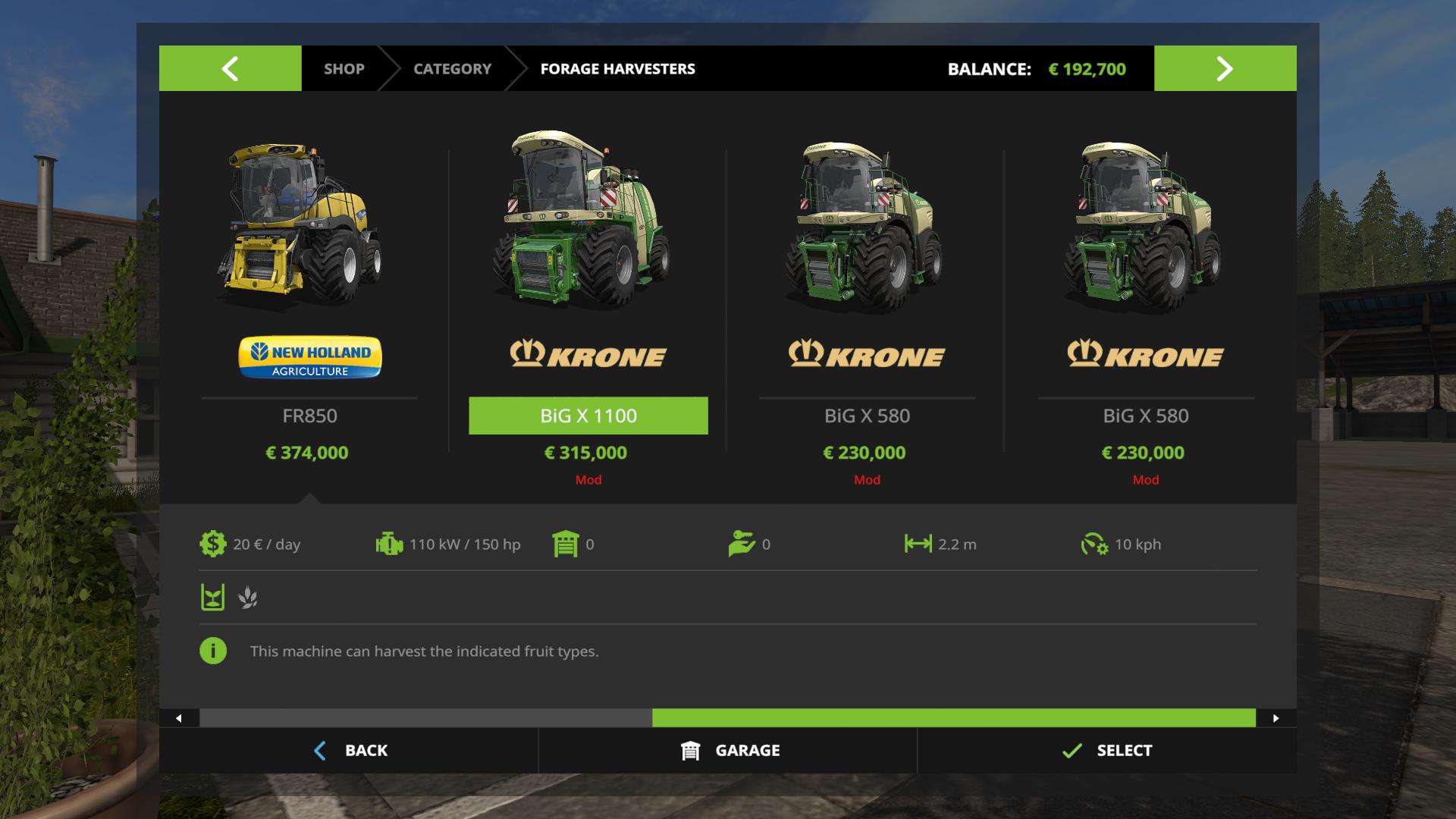The width and height of the screenshot is (1456, 819).
Task: Click the scrollbar's right arrow
Action: pyautogui.click(x=1276, y=718)
